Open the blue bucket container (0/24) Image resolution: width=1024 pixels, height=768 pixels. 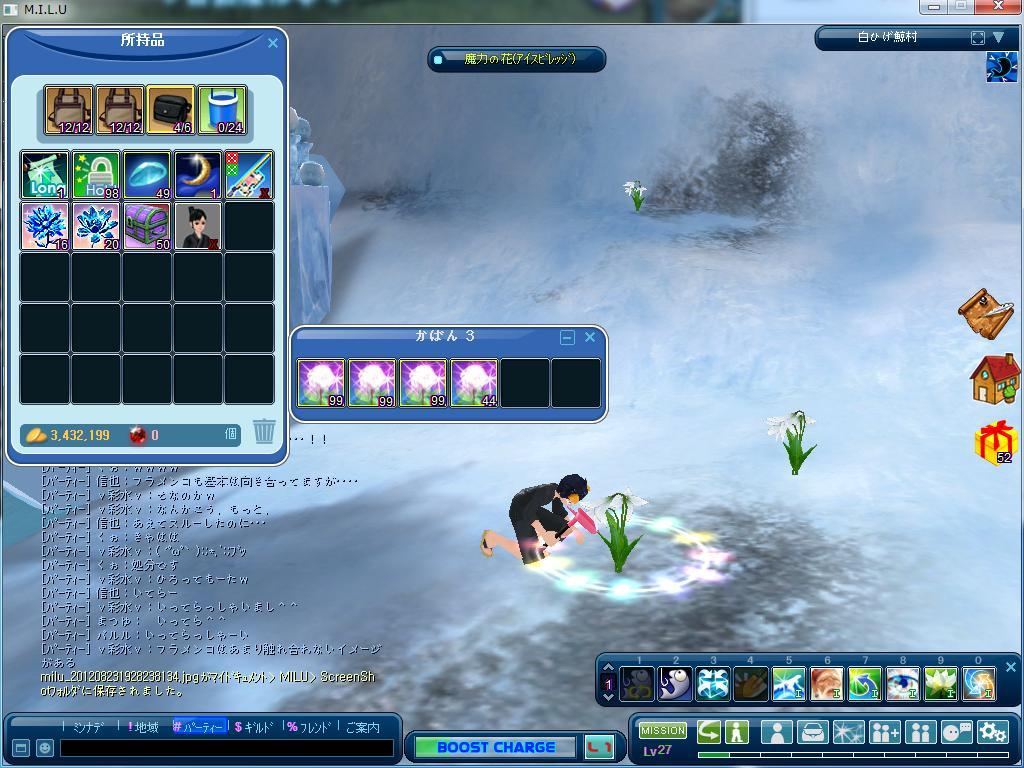click(221, 110)
